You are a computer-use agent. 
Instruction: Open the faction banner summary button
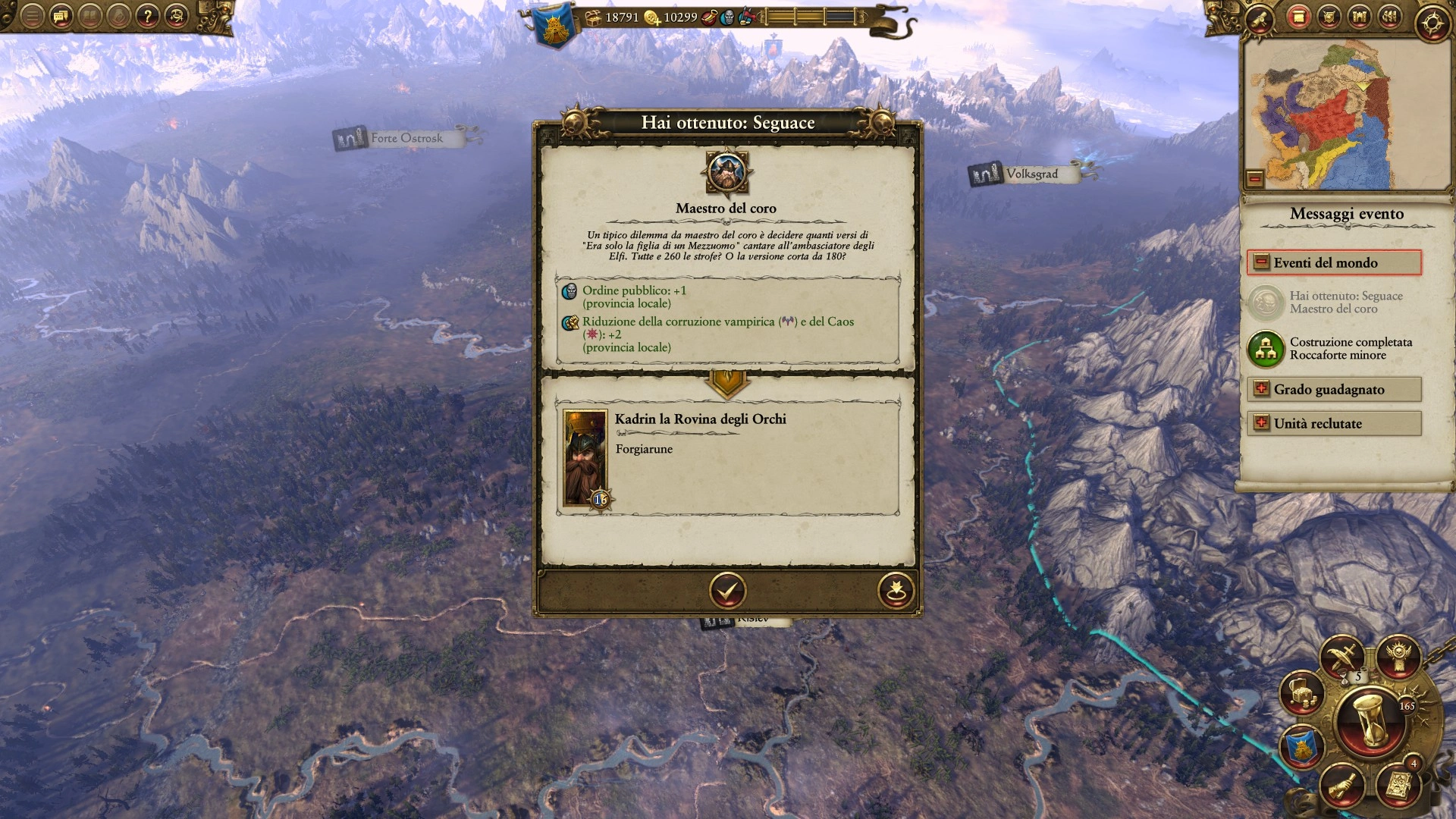(x=1301, y=748)
